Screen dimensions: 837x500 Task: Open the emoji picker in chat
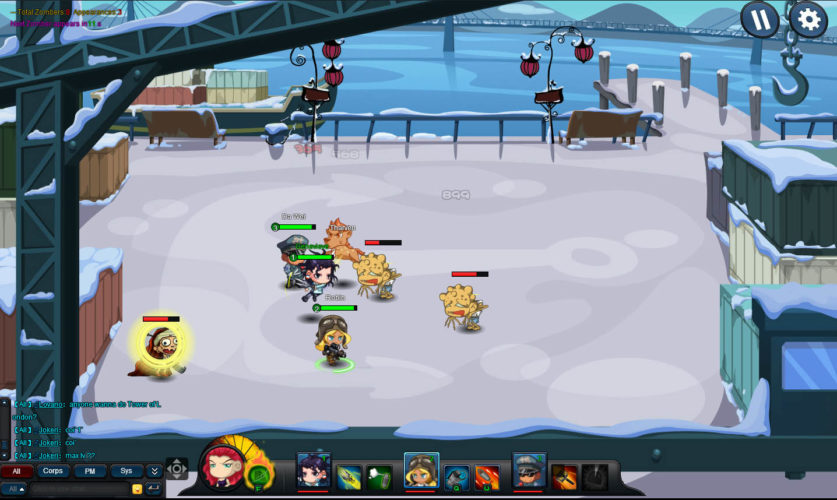click(x=137, y=489)
